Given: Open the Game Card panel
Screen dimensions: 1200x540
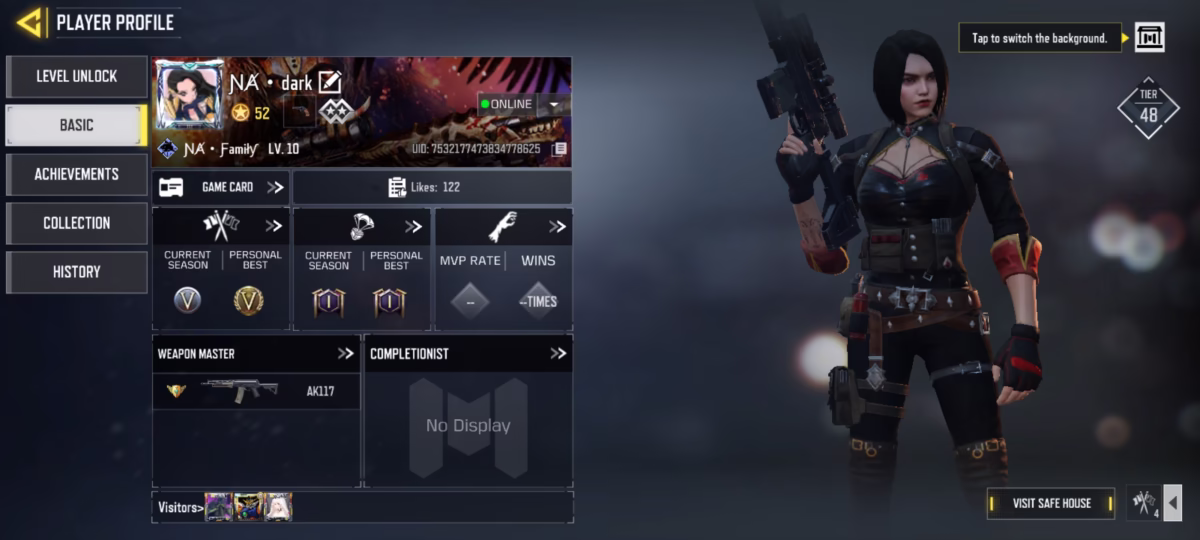Looking at the screenshot, I should [221, 187].
